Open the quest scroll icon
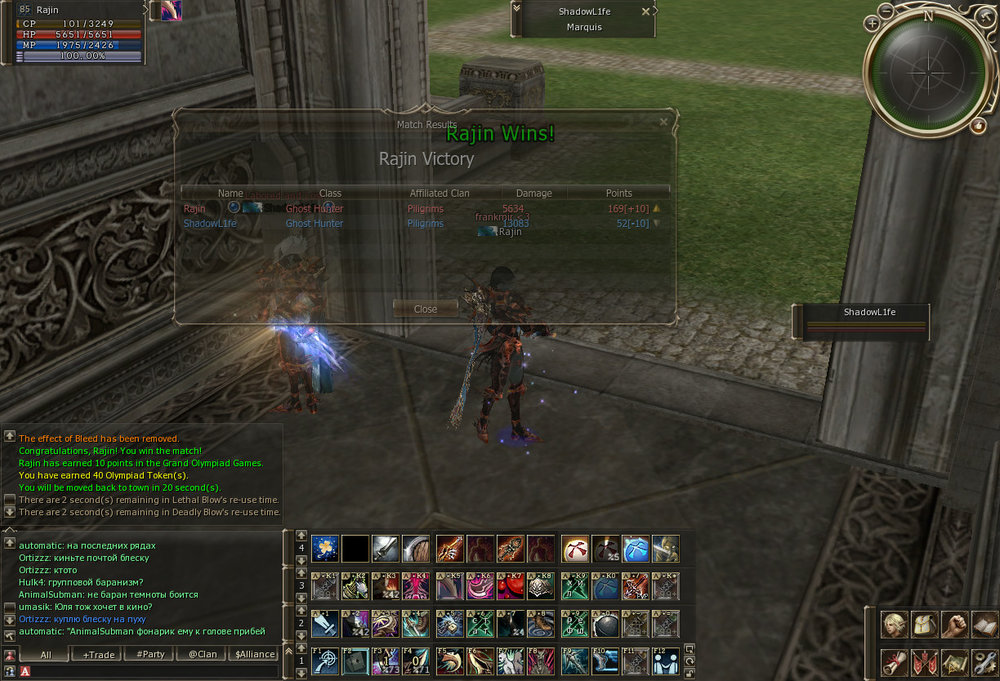1000x681 pixels. coord(894,661)
